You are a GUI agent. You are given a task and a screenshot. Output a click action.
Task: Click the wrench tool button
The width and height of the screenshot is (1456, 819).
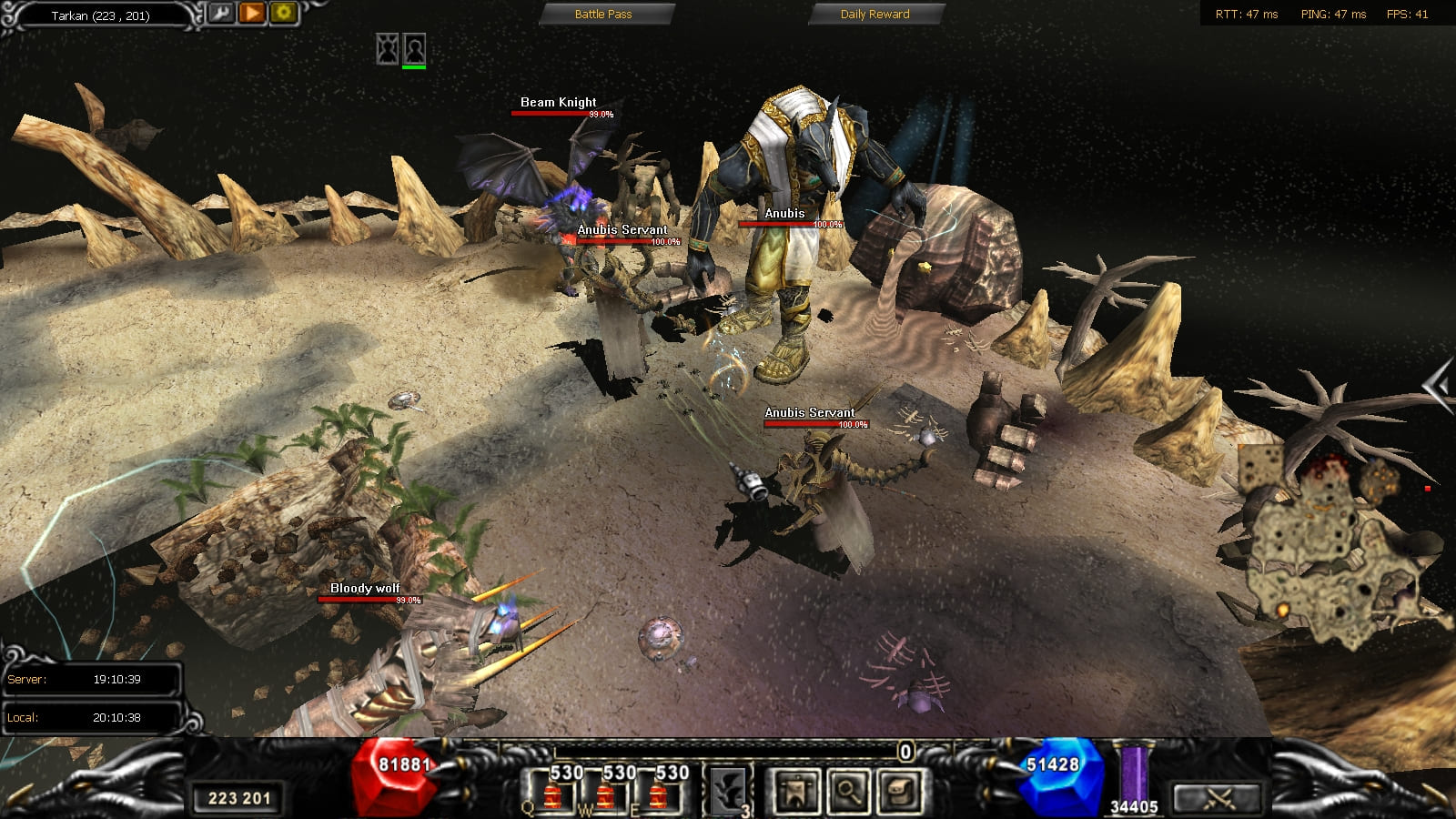(221, 13)
